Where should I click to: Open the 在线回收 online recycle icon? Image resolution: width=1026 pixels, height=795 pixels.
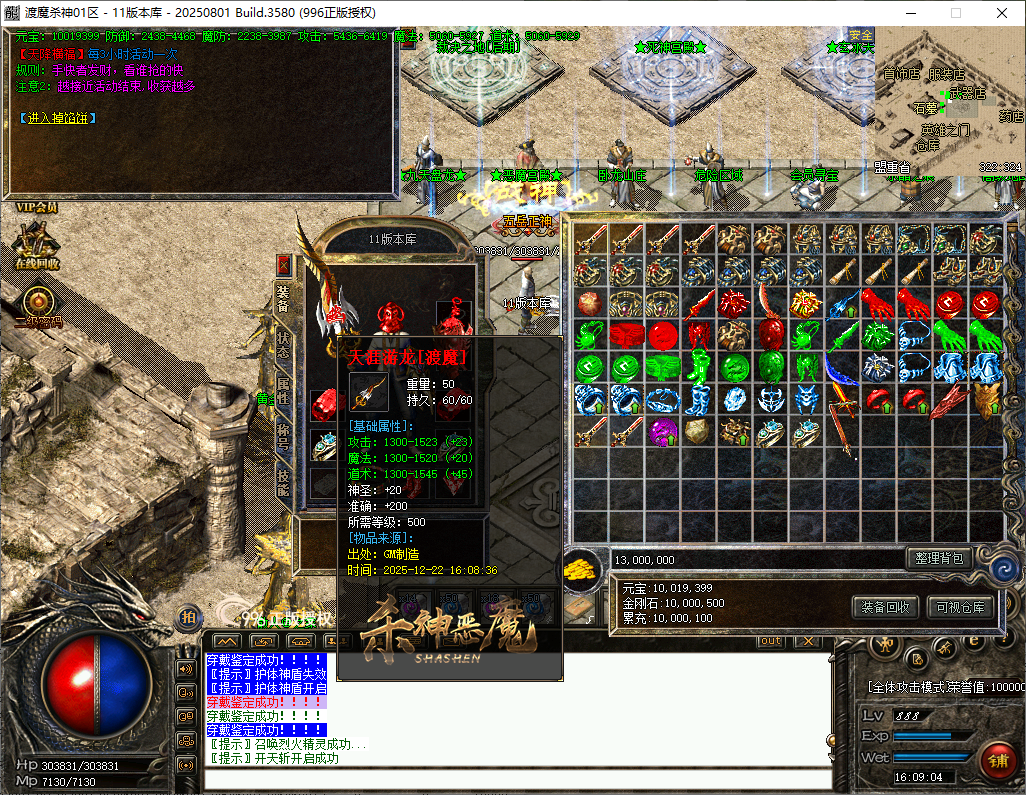37,246
